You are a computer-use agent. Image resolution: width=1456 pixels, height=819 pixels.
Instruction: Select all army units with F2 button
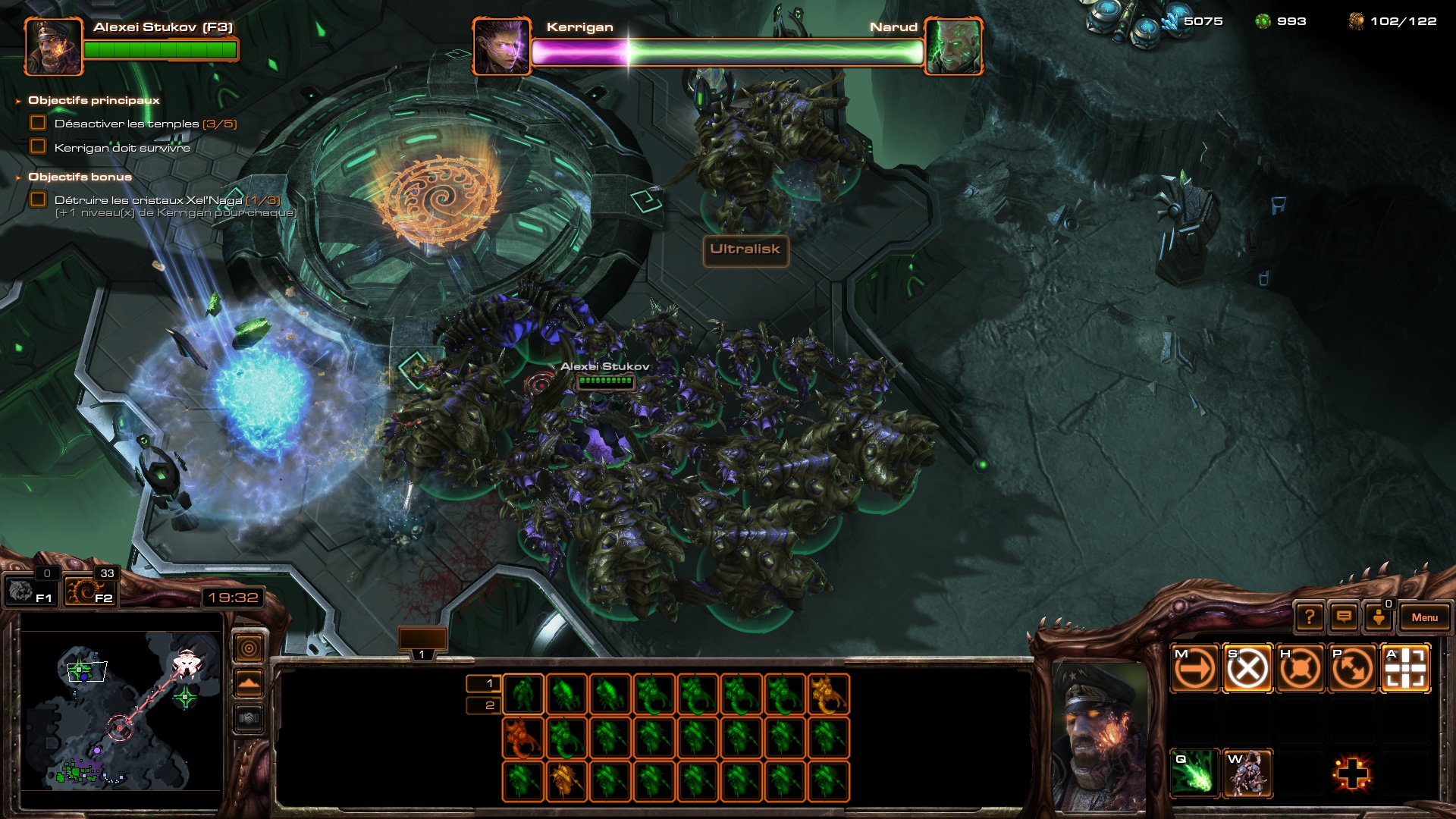[89, 591]
